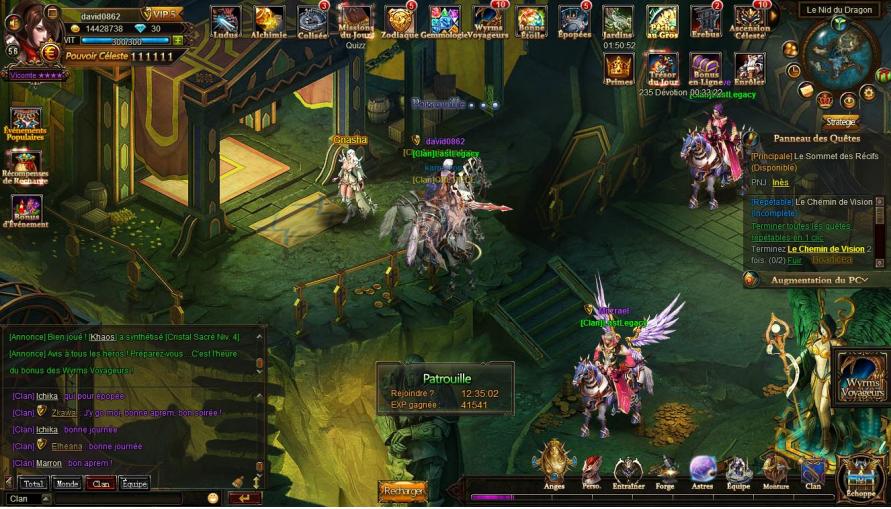The image size is (891, 509).
Task: Open the Zodiaque feature
Action: point(399,21)
